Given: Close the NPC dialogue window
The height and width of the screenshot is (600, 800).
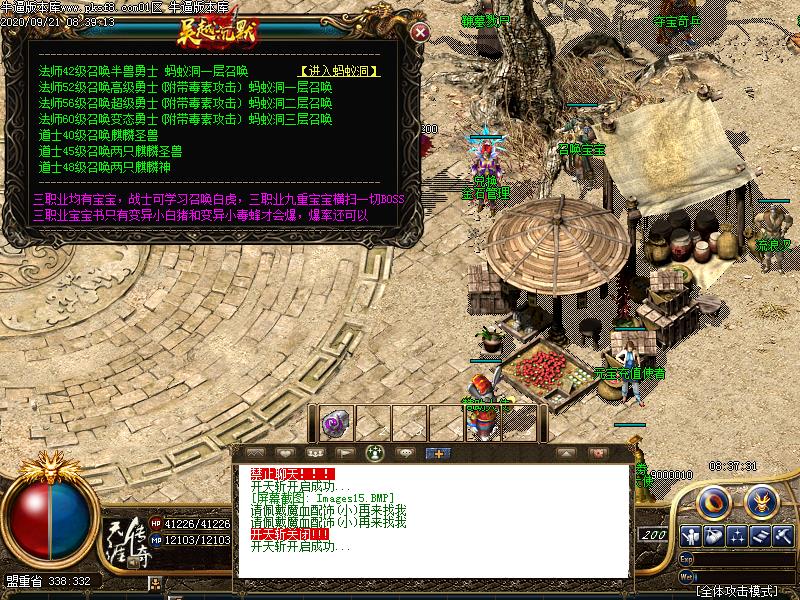Looking at the screenshot, I should coord(421,32).
